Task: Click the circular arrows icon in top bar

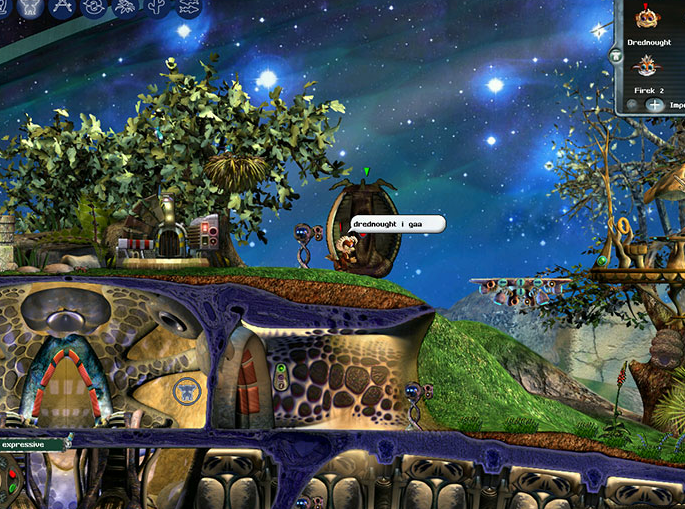Action: point(94,7)
